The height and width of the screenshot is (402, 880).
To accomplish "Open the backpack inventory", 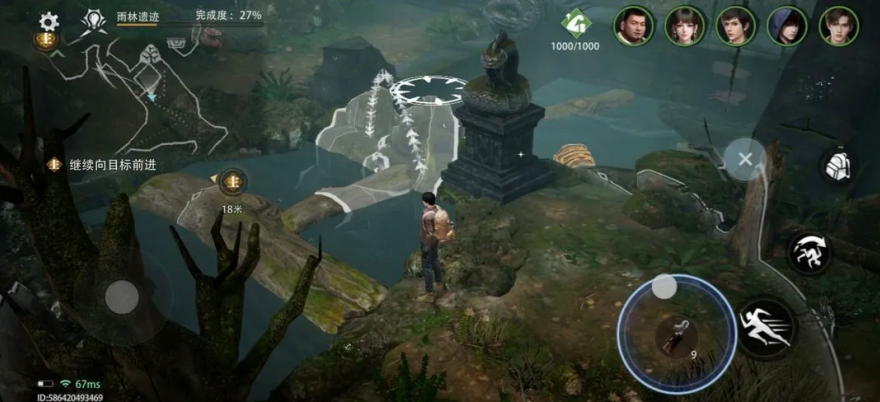I will tap(837, 166).
